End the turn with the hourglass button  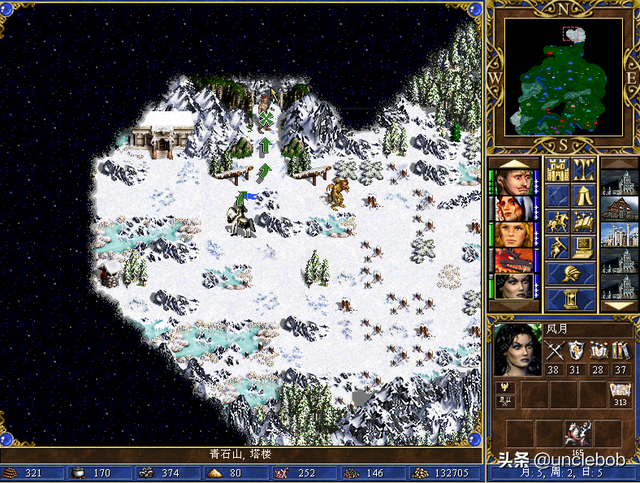coord(571,298)
